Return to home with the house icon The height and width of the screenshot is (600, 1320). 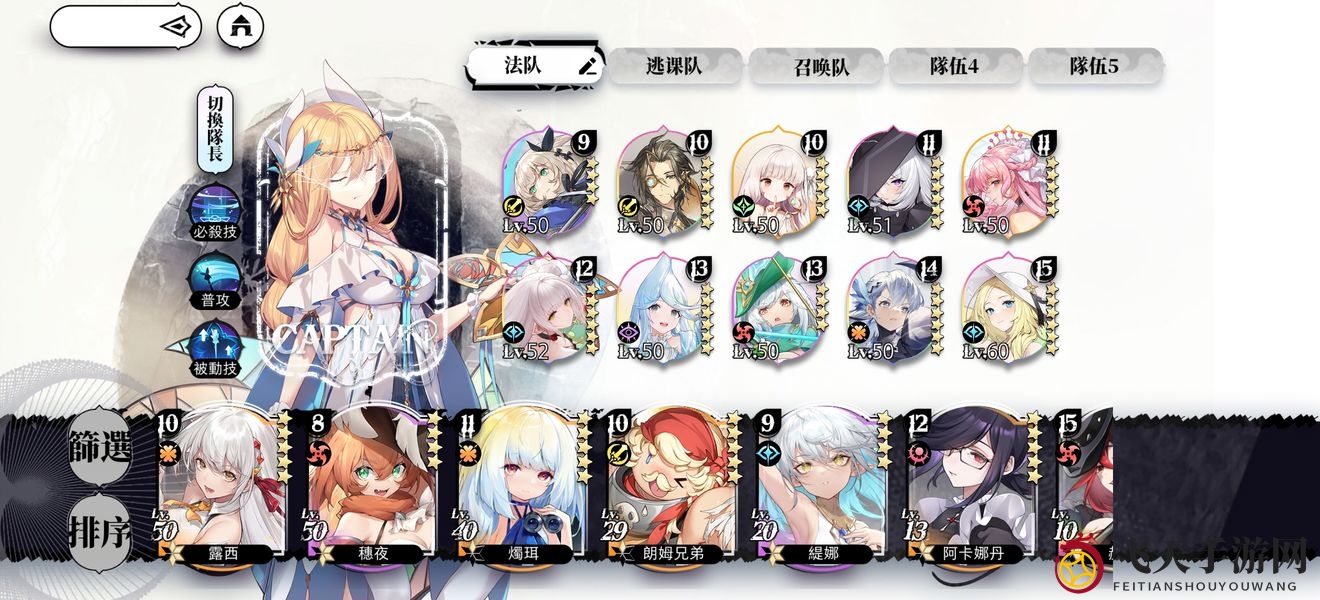(240, 26)
